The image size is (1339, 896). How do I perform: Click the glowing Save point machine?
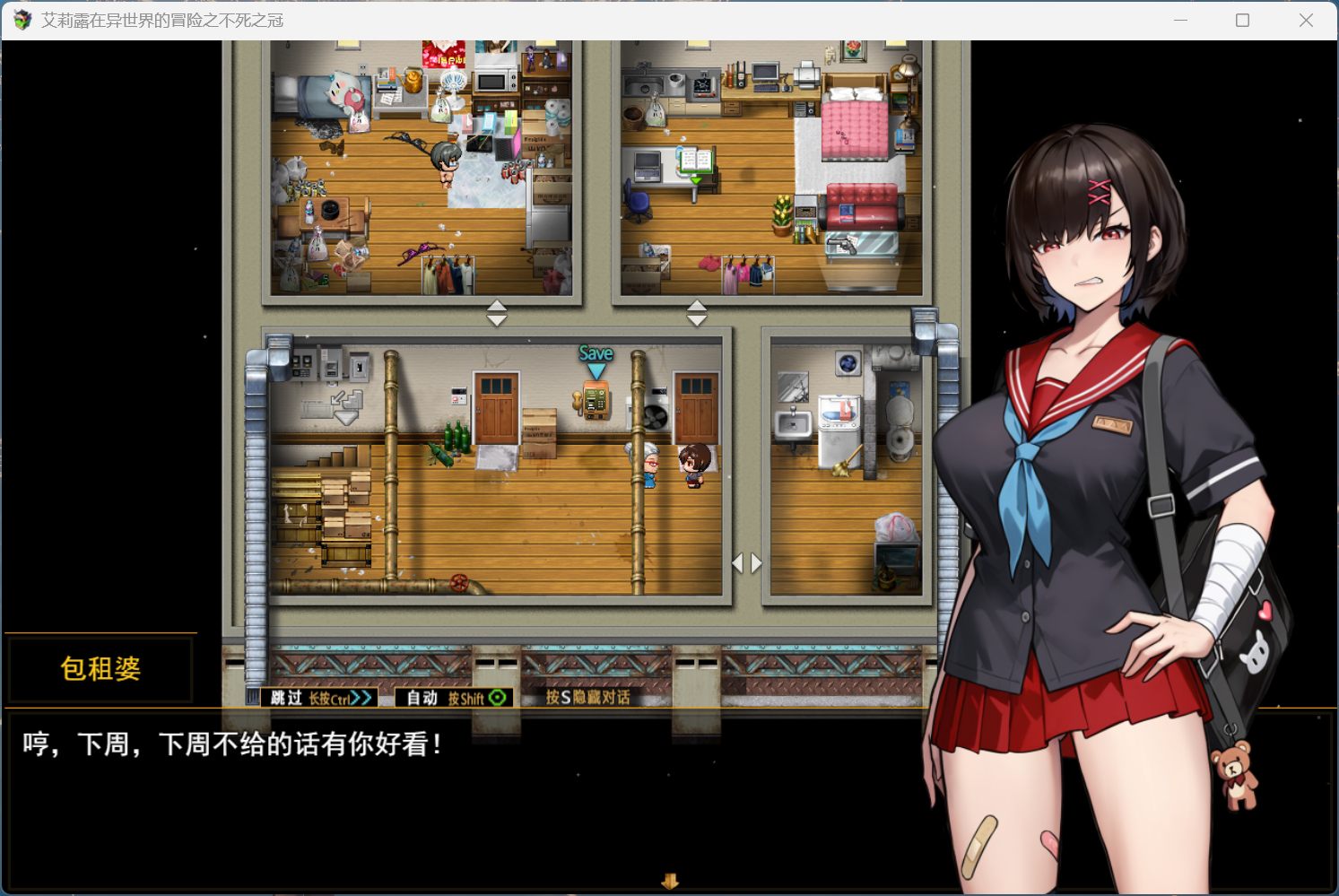[595, 399]
